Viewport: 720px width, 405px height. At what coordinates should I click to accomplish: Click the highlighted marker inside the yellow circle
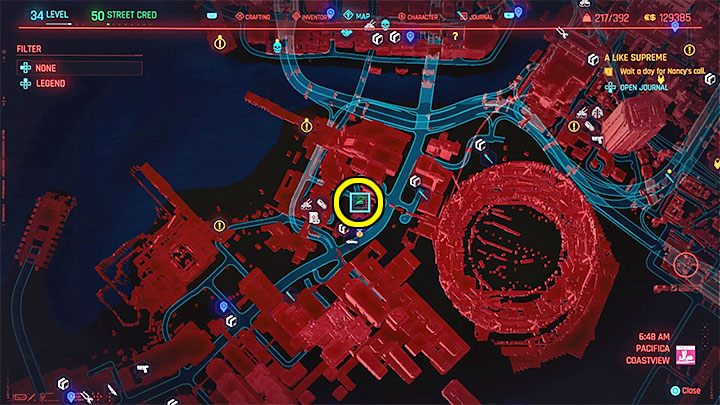pyautogui.click(x=360, y=203)
